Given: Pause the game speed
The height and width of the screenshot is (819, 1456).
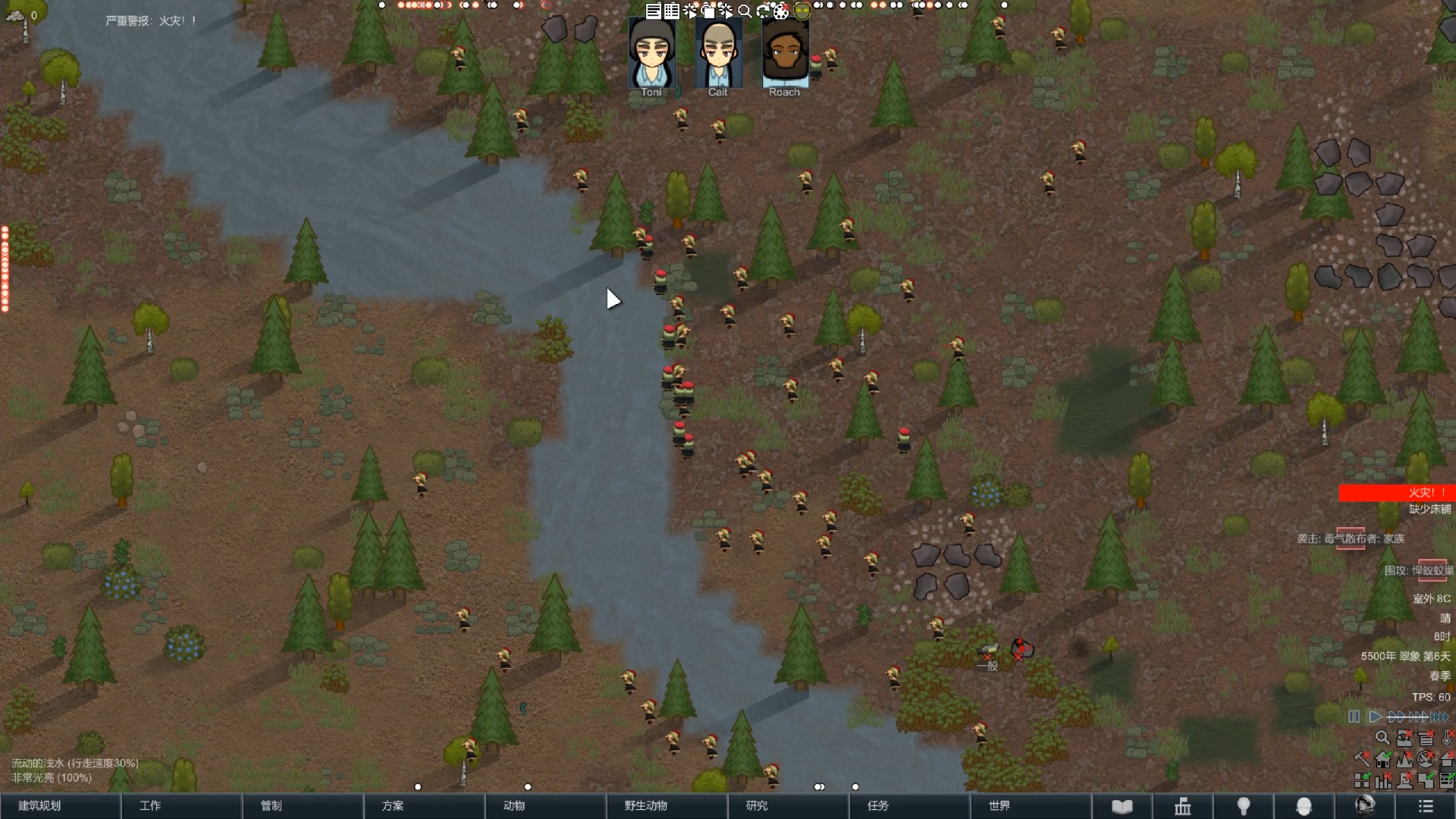Looking at the screenshot, I should [1354, 717].
